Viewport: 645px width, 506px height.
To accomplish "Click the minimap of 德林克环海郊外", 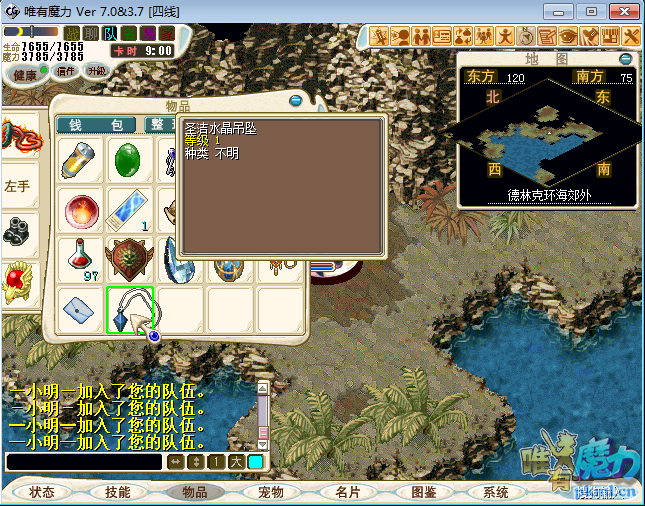I will tap(547, 132).
